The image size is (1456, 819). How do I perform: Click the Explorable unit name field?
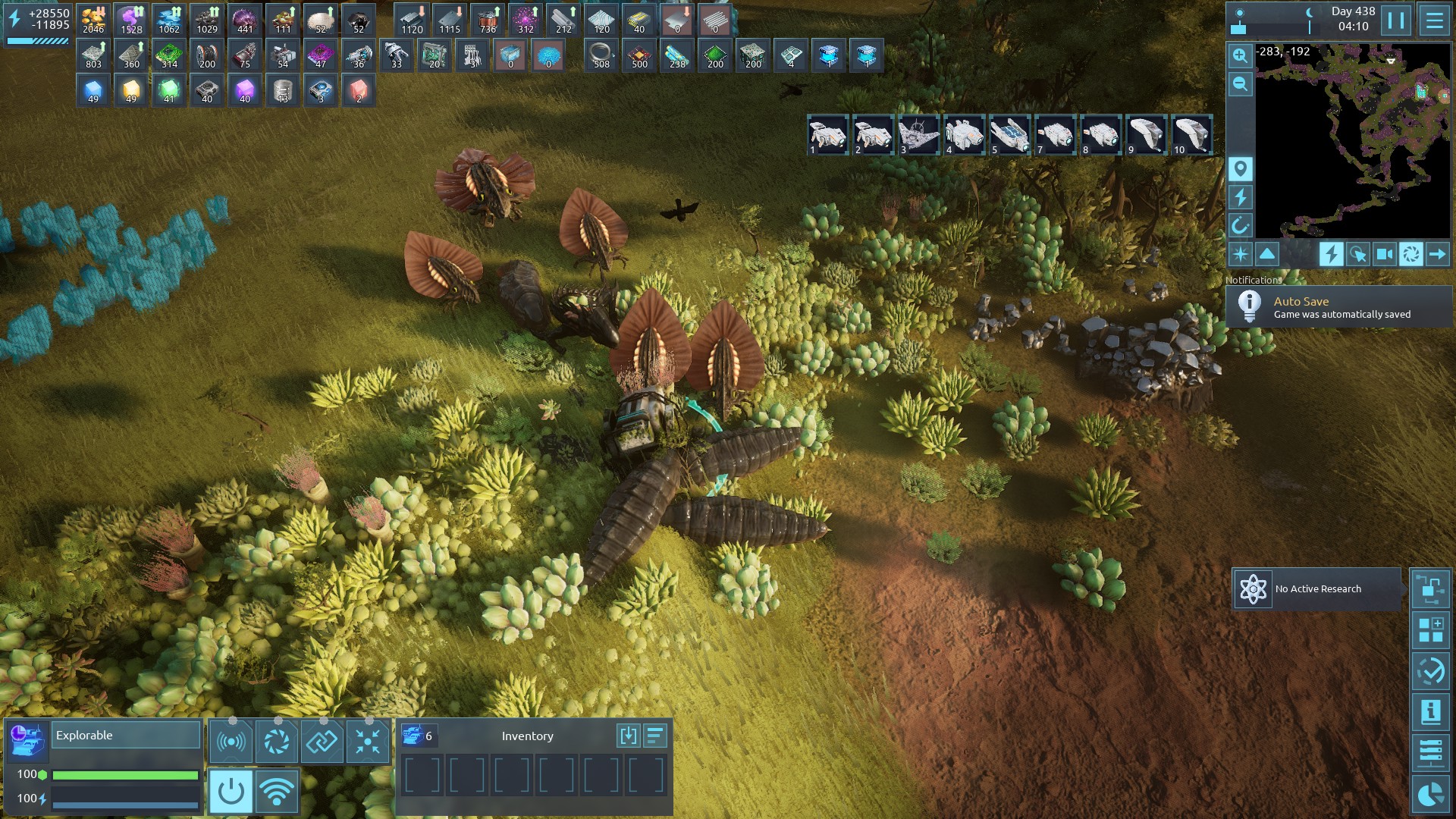[x=125, y=735]
